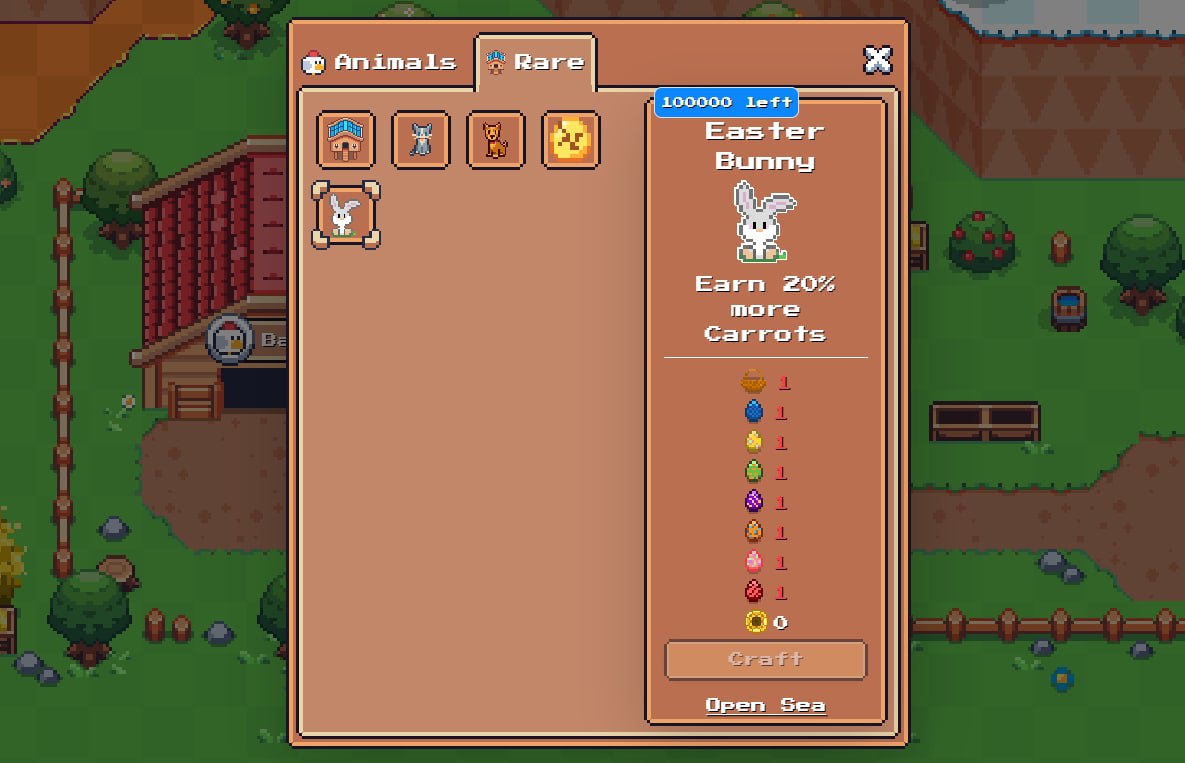Select the Easter Bunny item slot
This screenshot has height=763, width=1185.
point(346,215)
